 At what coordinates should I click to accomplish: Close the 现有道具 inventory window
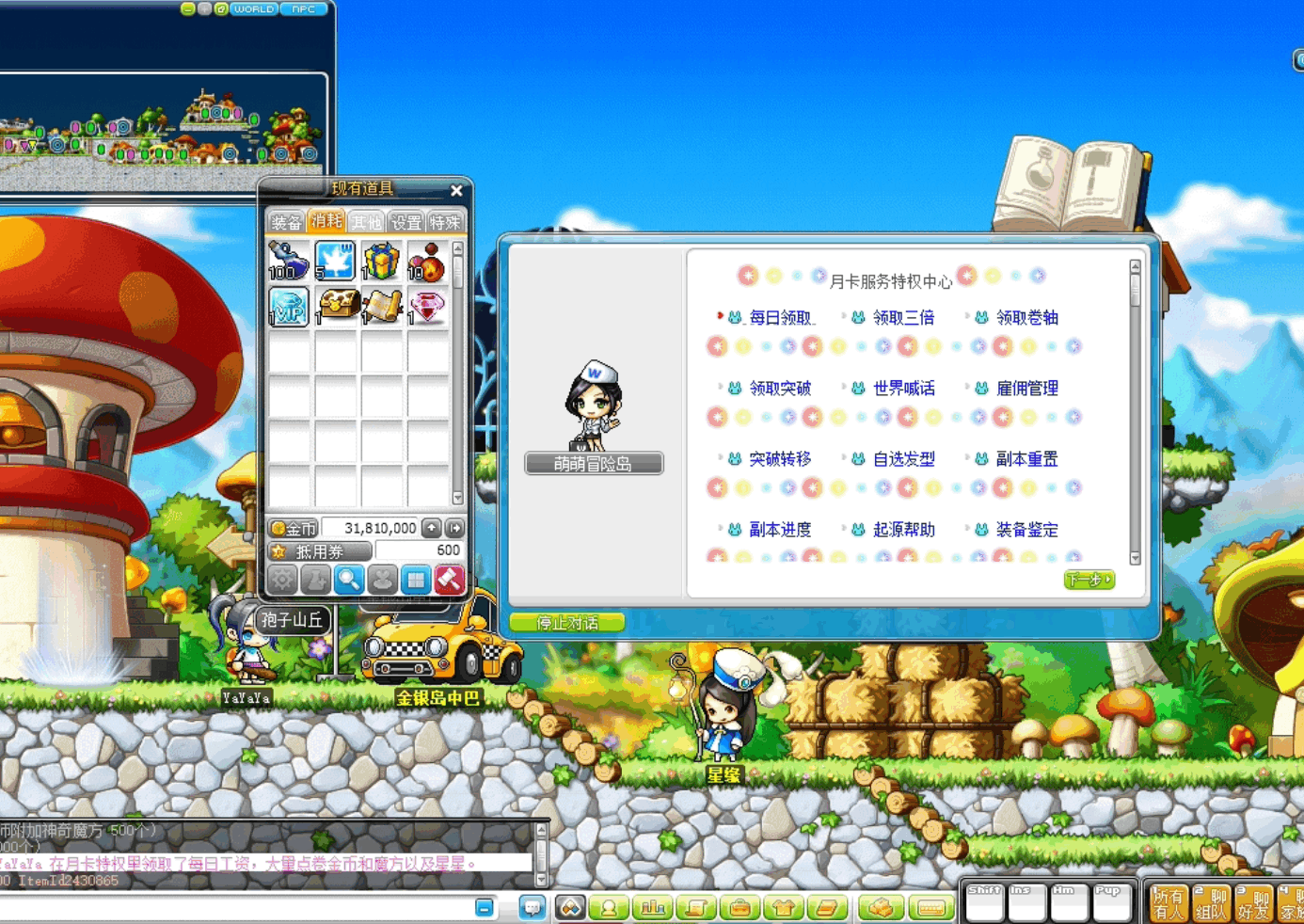456,190
